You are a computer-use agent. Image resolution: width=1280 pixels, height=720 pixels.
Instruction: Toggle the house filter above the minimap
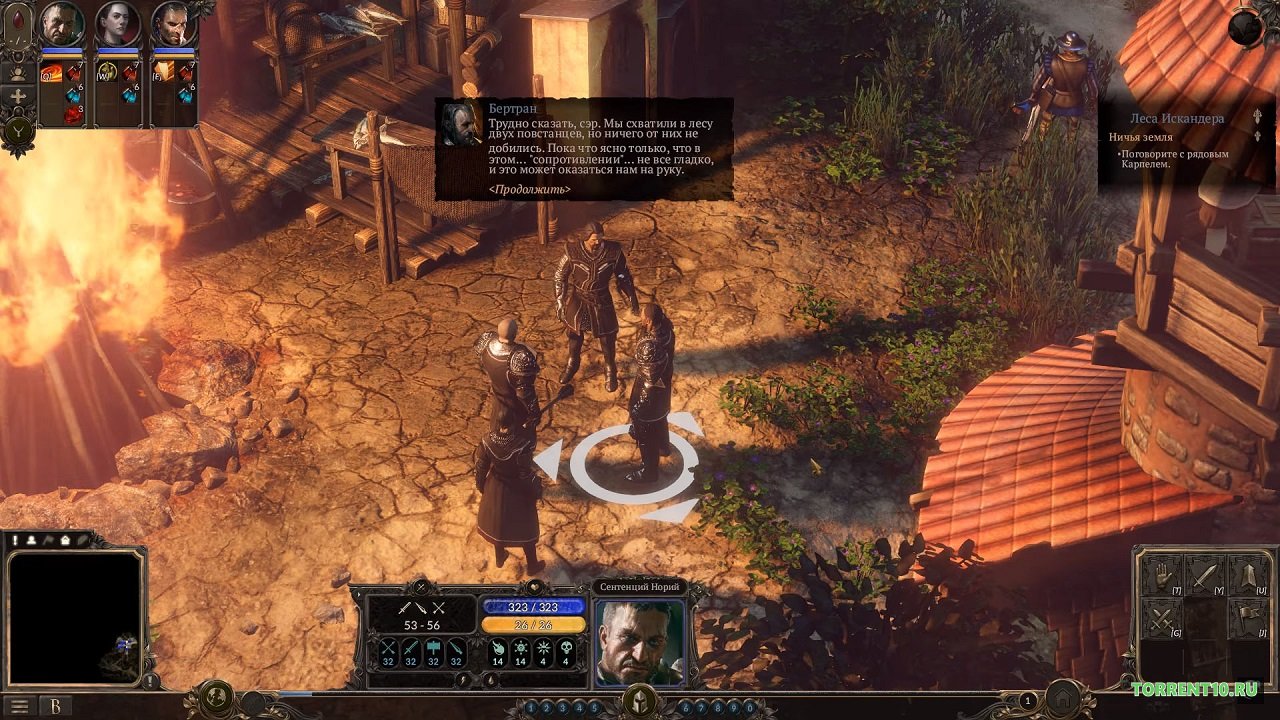(x=64, y=540)
